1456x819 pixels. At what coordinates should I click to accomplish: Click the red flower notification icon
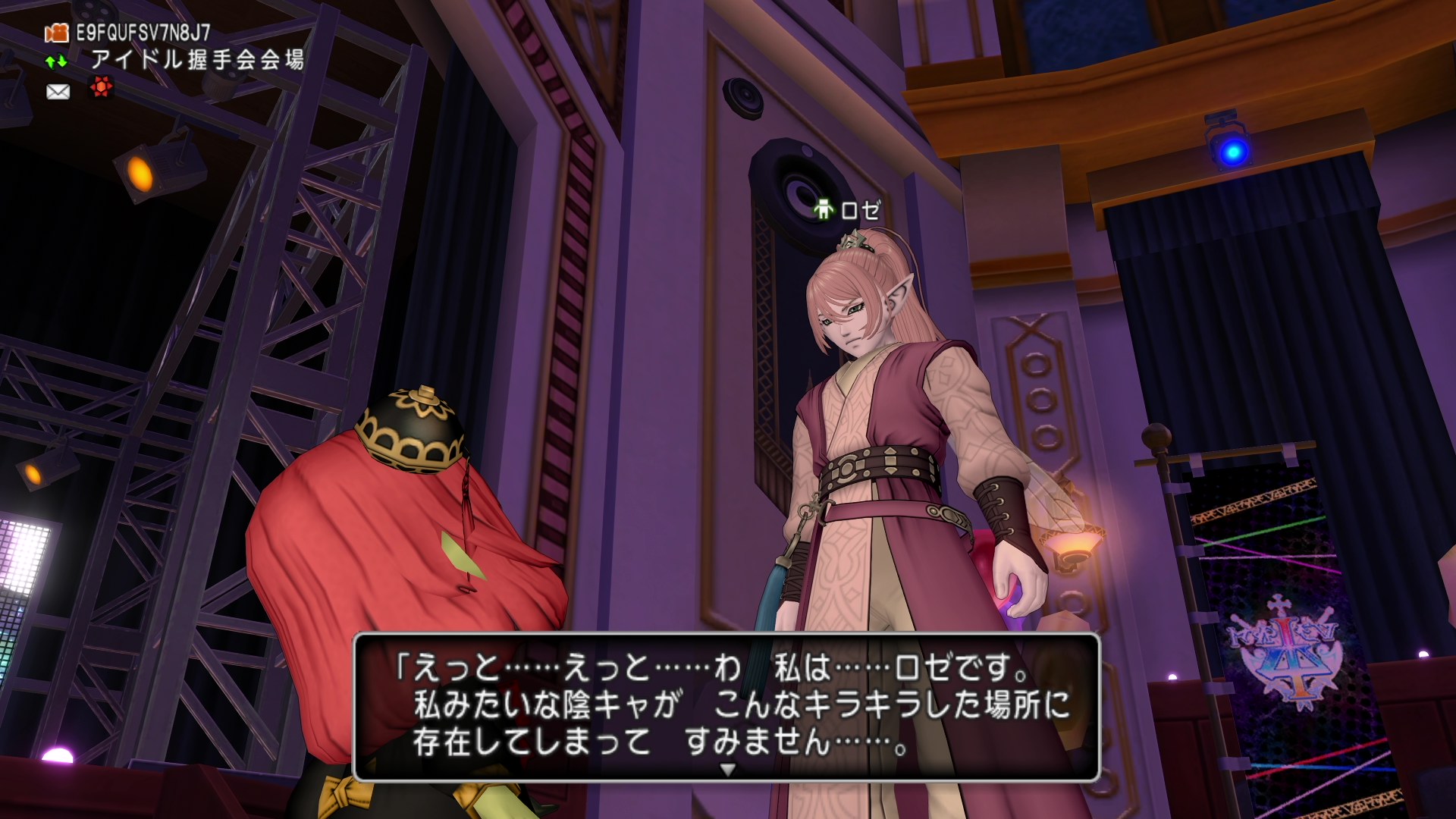coord(101,89)
